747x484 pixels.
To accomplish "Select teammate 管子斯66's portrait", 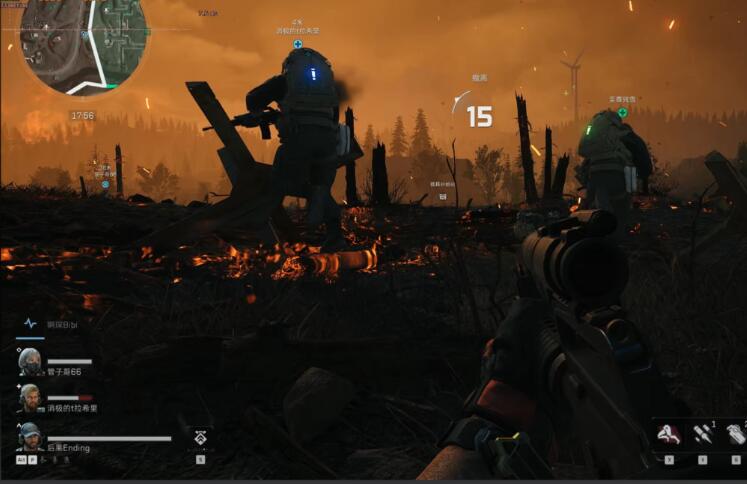I will point(30,362).
